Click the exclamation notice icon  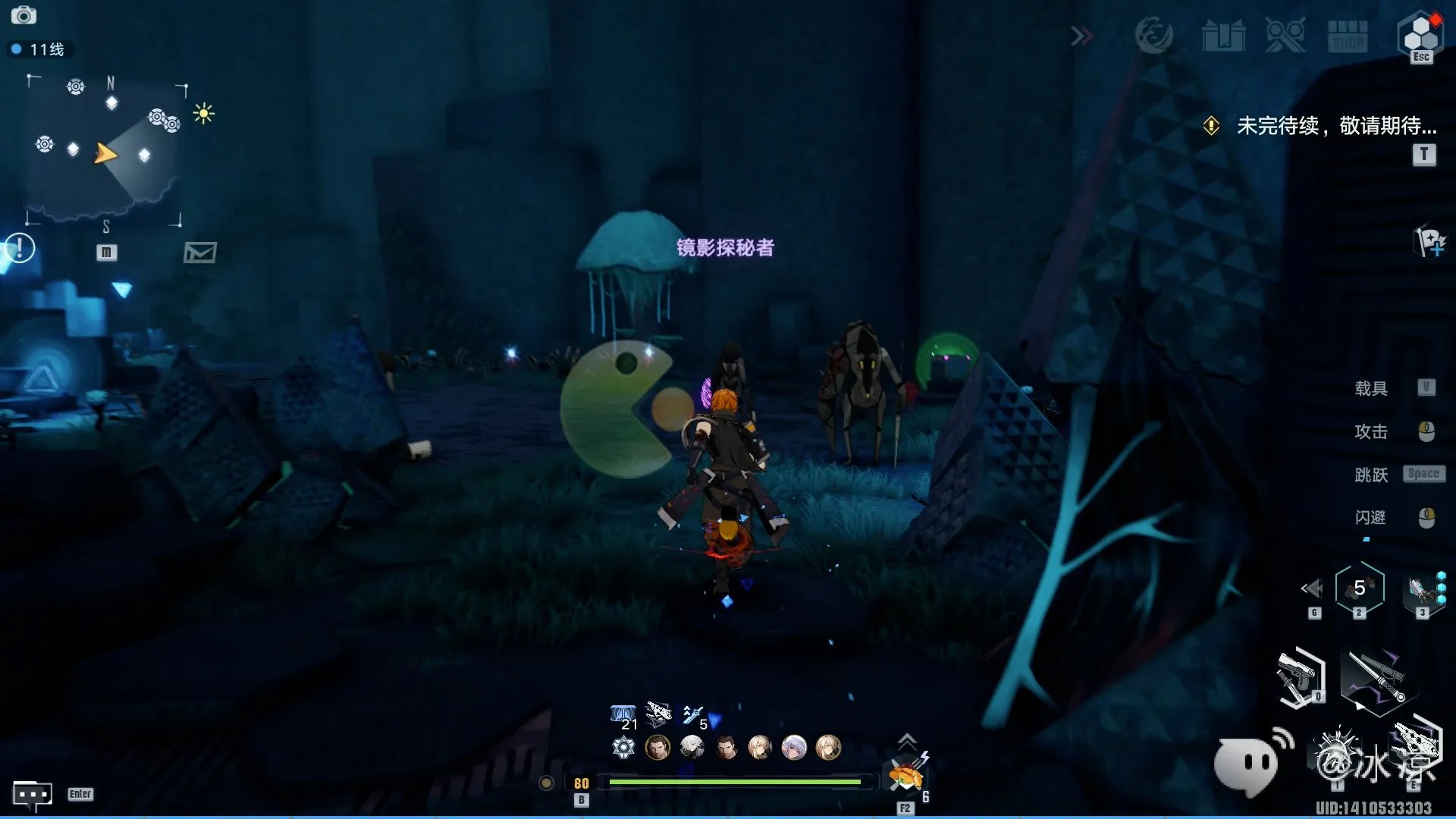coord(20,248)
